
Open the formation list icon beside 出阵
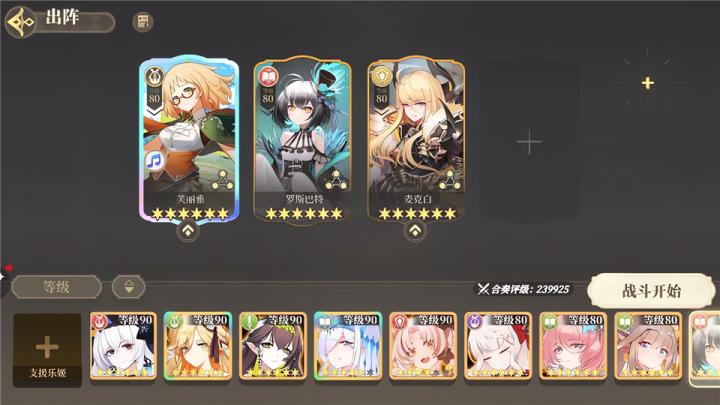coord(143,21)
